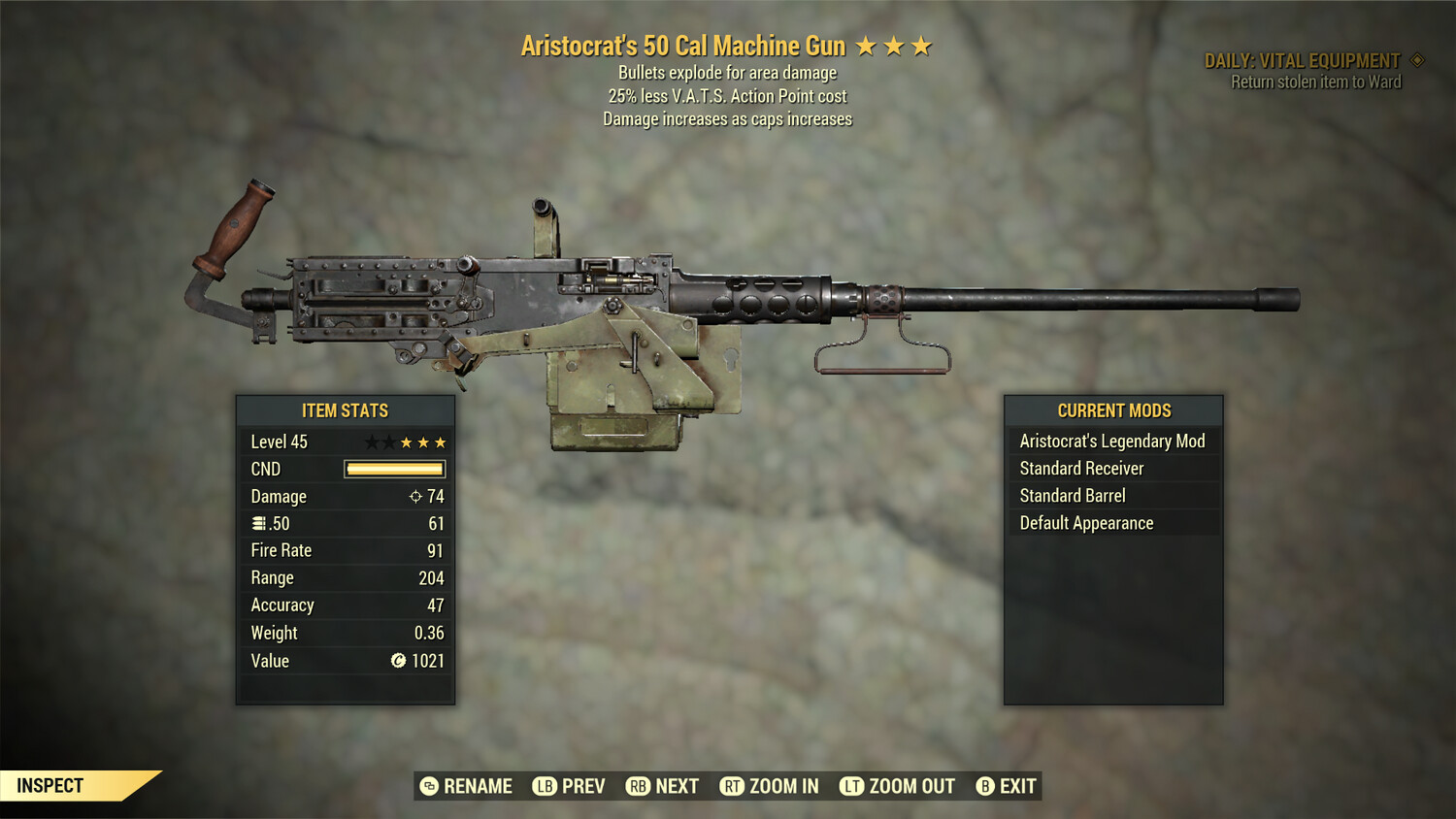Click the RT Zoom In button glyph
1456x819 pixels.
tap(734, 786)
